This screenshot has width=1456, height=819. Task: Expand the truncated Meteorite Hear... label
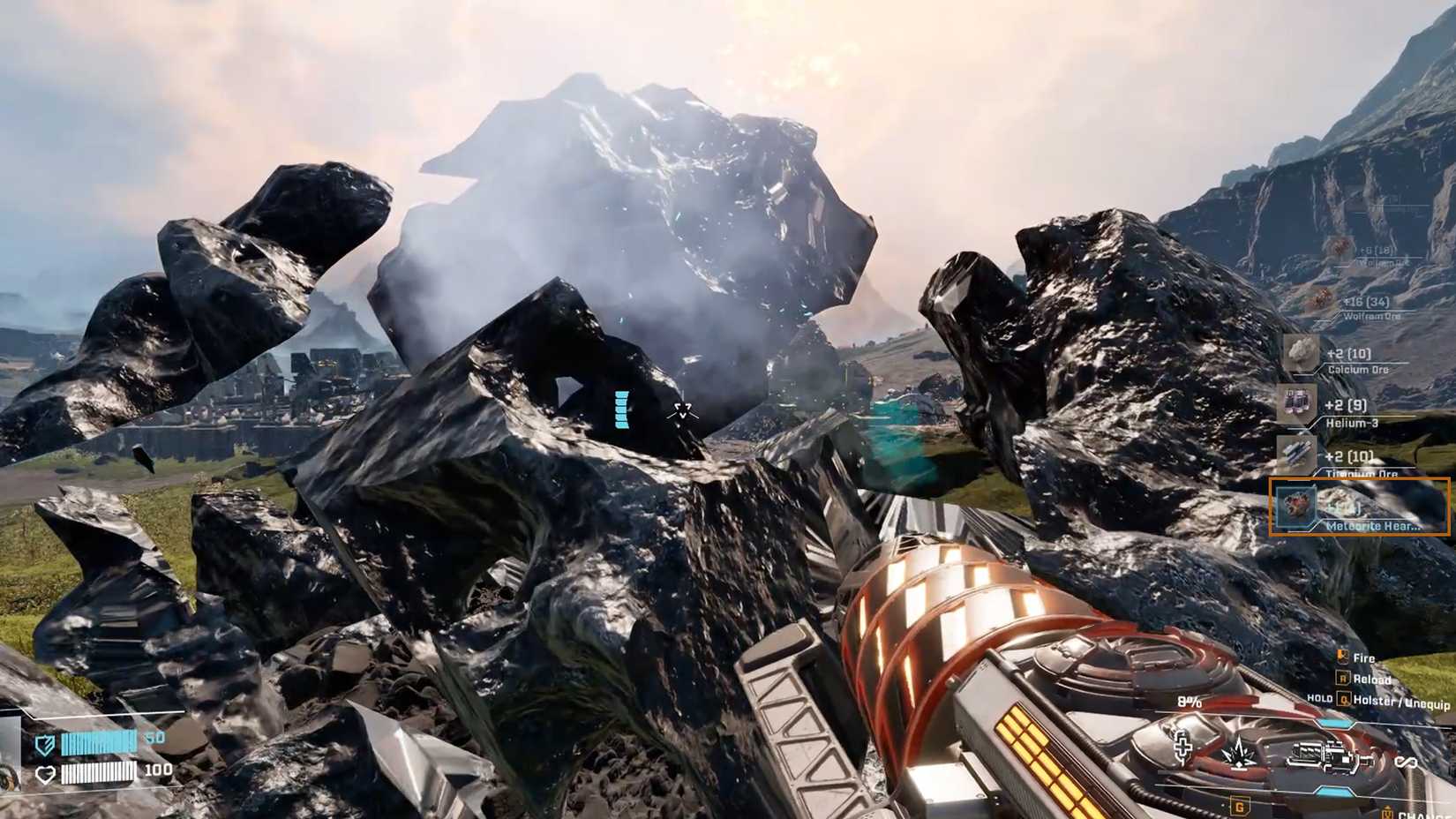(x=1375, y=526)
